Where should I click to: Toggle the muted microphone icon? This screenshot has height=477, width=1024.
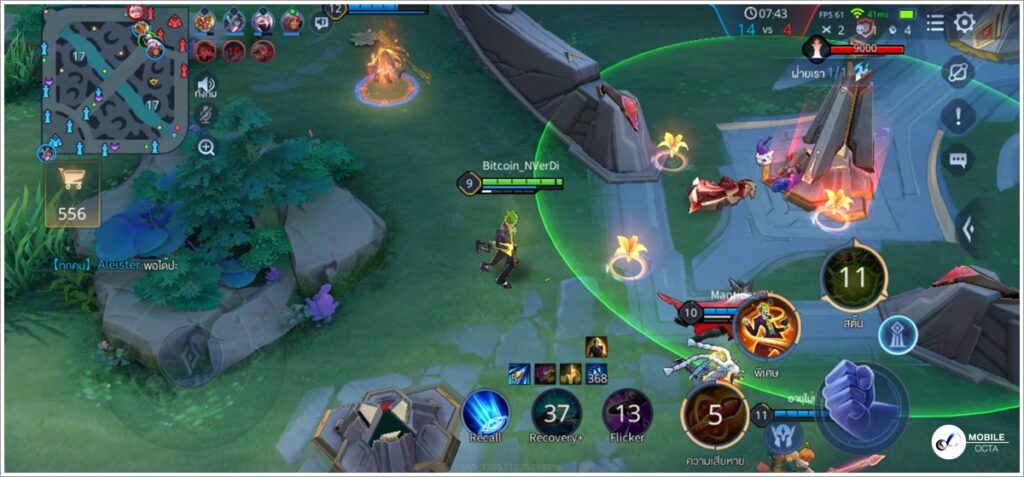207,115
